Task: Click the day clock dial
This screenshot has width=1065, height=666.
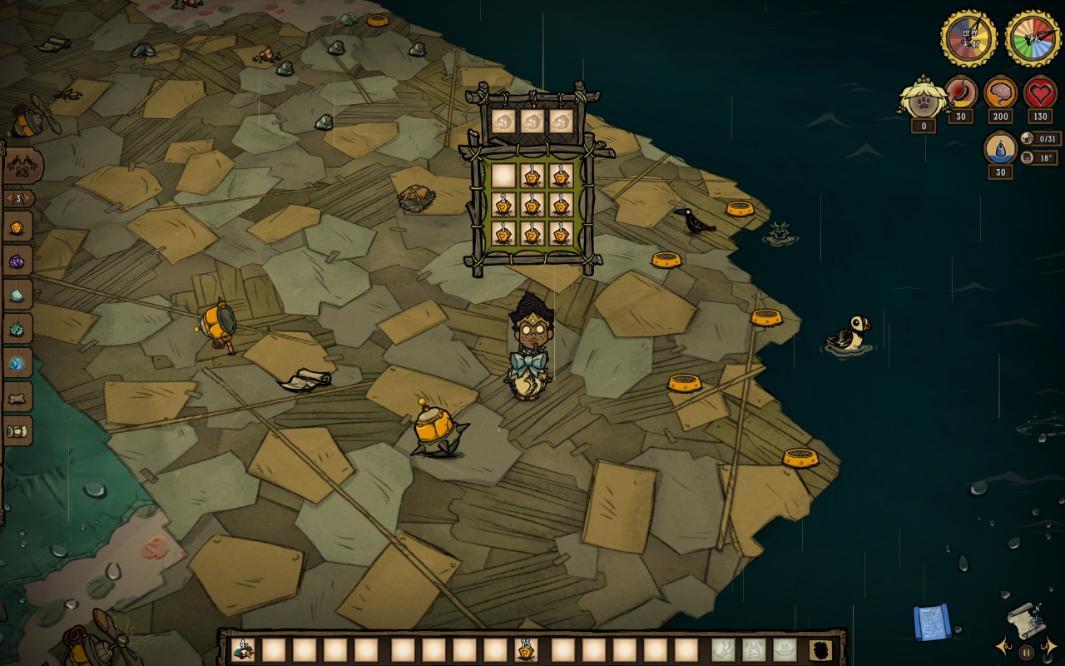Action: (x=968, y=39)
